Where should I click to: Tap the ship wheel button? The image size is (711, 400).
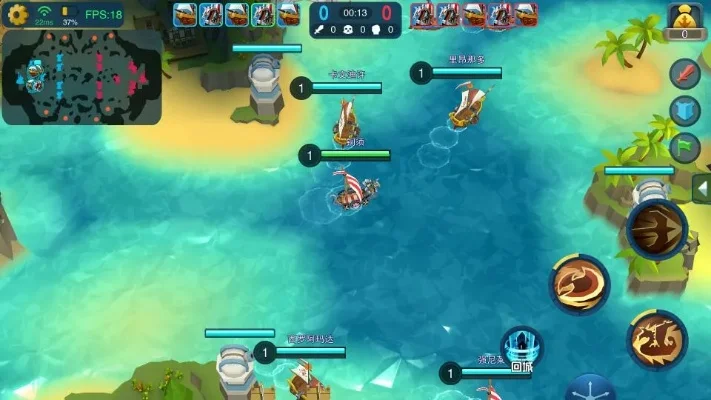589,389
